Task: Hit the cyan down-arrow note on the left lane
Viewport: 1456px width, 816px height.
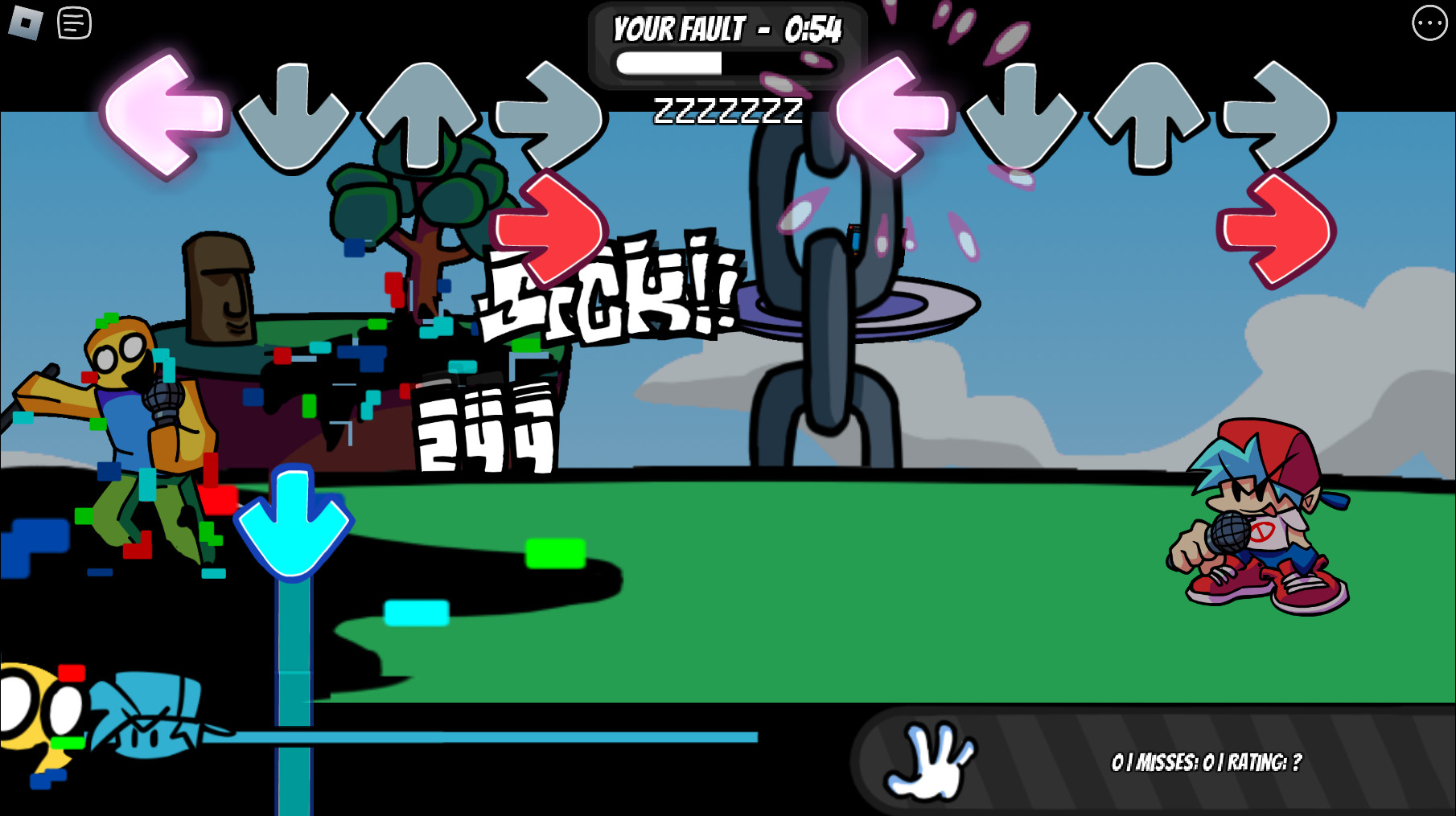Action: tap(291, 524)
